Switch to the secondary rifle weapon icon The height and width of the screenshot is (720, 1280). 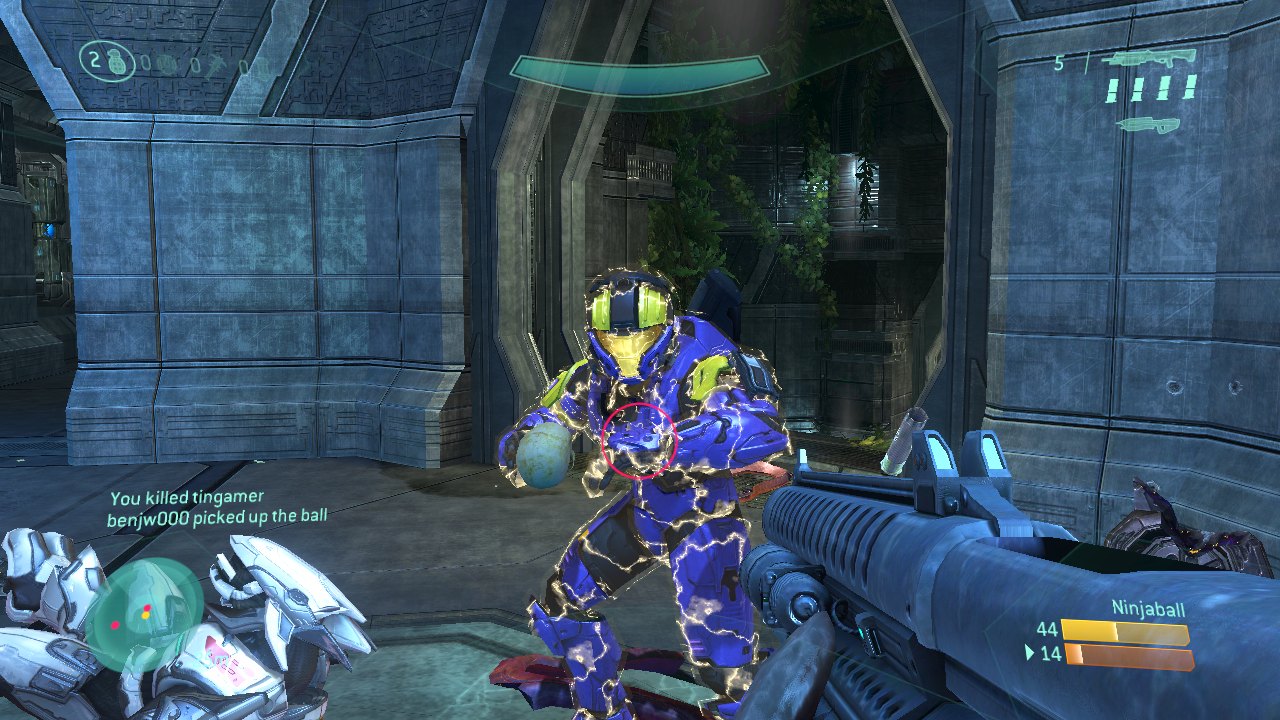point(1148,124)
